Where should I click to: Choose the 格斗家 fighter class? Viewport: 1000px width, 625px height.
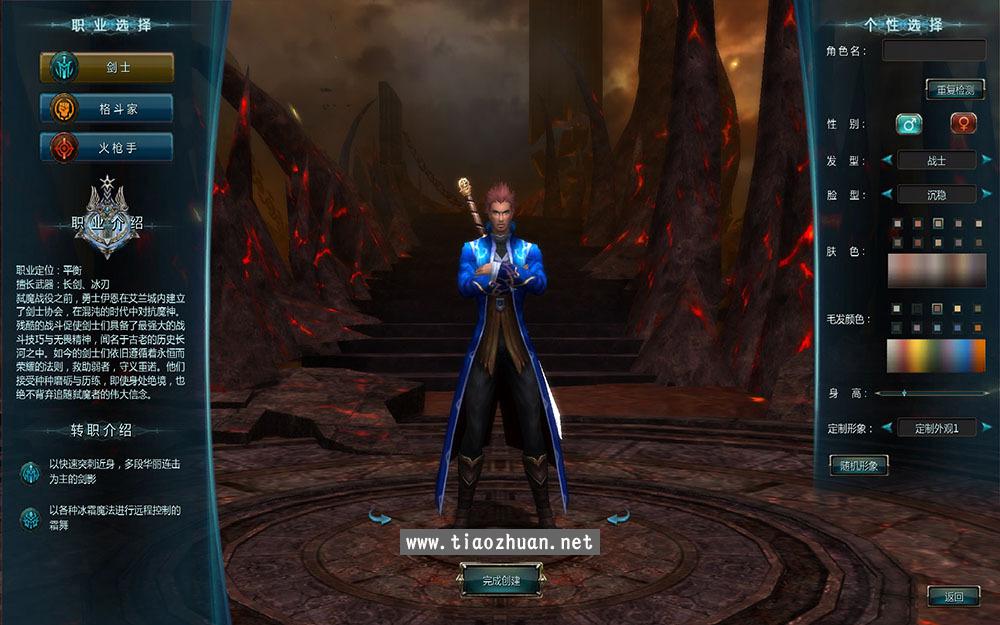tap(106, 108)
